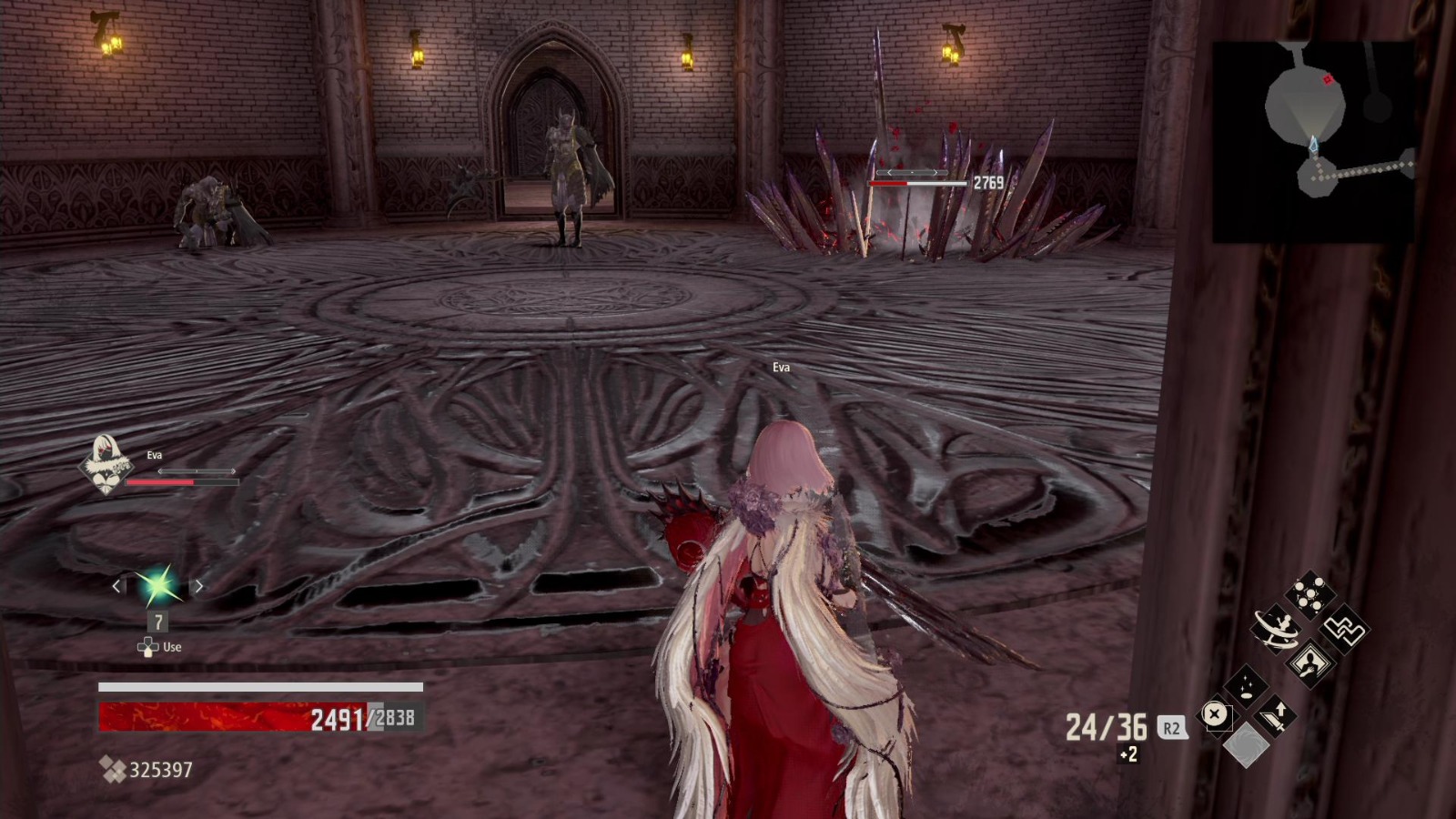Click the multi-projectile dots gift icon
This screenshot has width=1456, height=819.
(1309, 592)
